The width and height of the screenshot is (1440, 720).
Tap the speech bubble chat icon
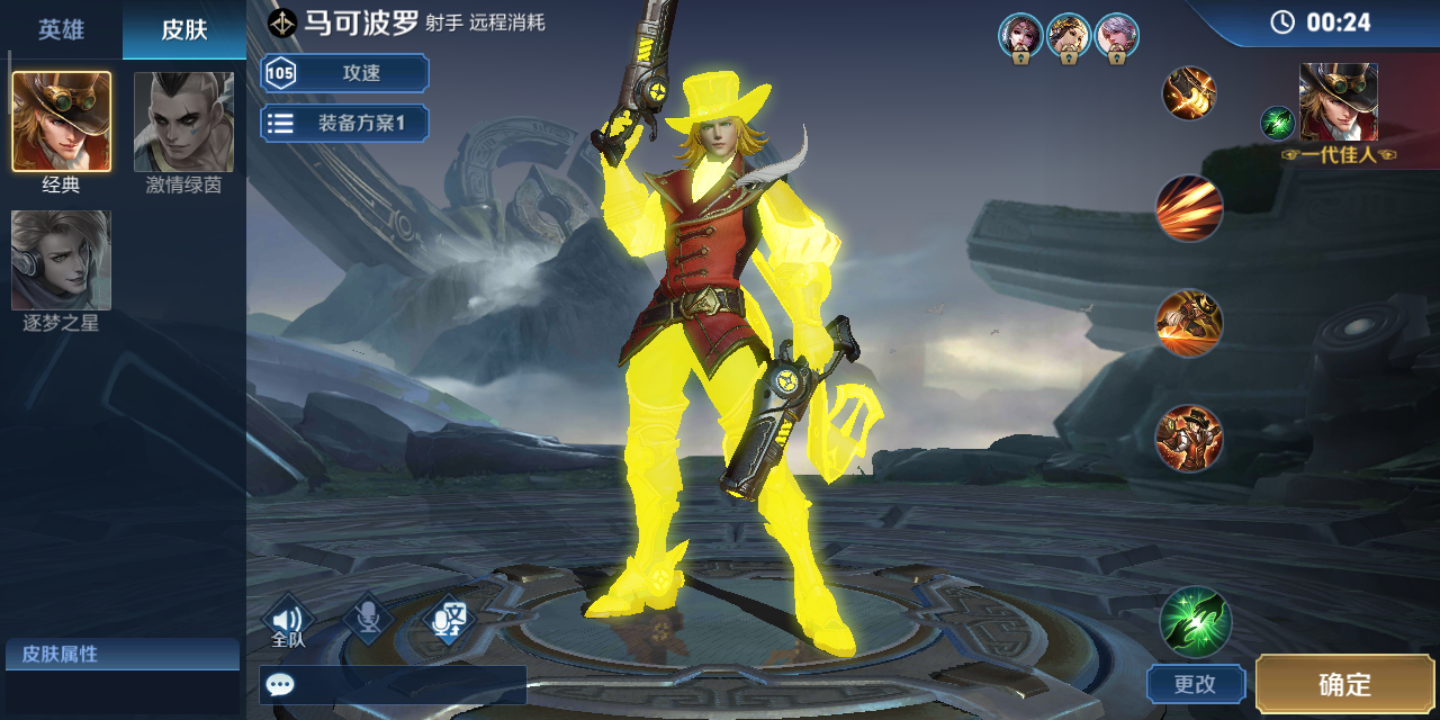(281, 682)
